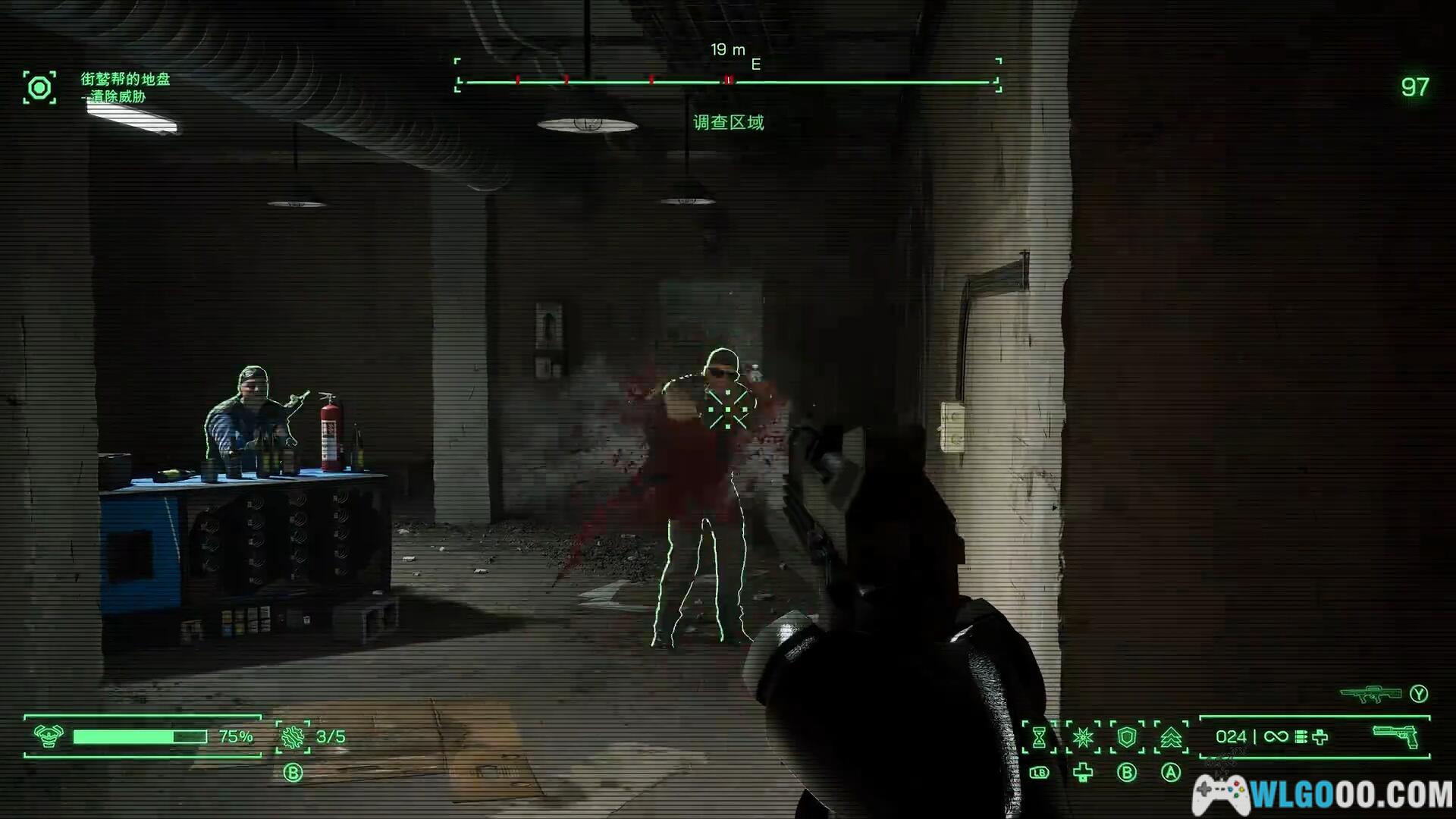The image size is (1456, 819).
Task: Click the RoboCop armor status icon
Action: tap(49, 736)
